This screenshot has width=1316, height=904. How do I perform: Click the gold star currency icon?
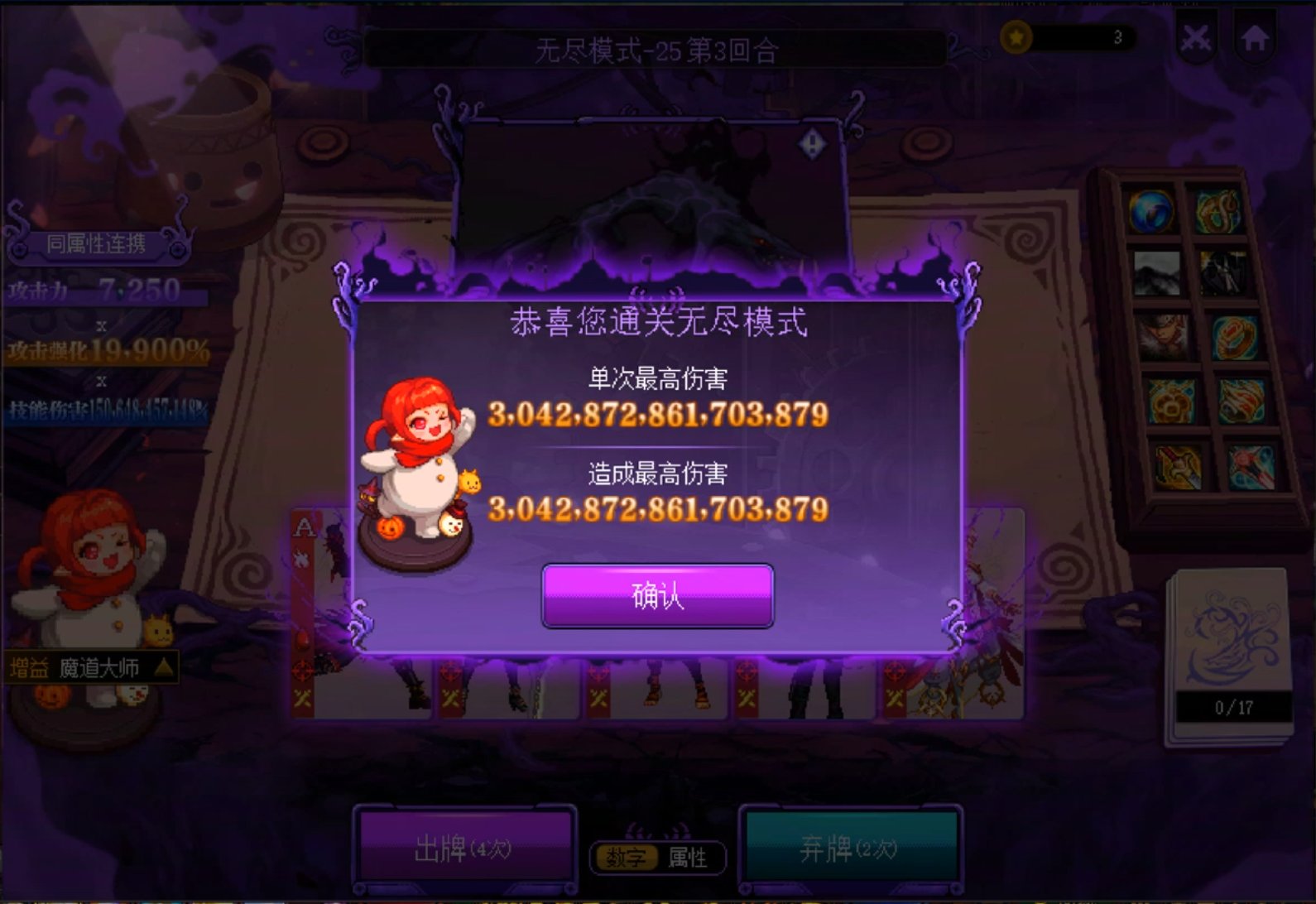pyautogui.click(x=1016, y=36)
